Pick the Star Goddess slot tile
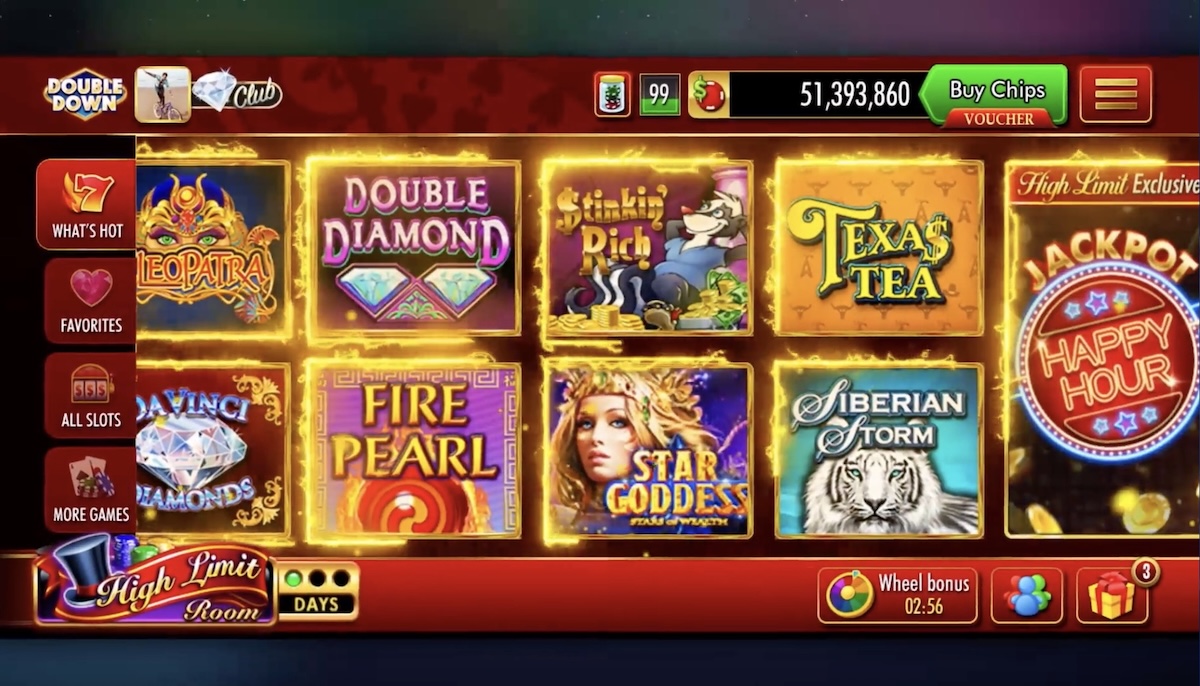1200x686 pixels. (648, 450)
